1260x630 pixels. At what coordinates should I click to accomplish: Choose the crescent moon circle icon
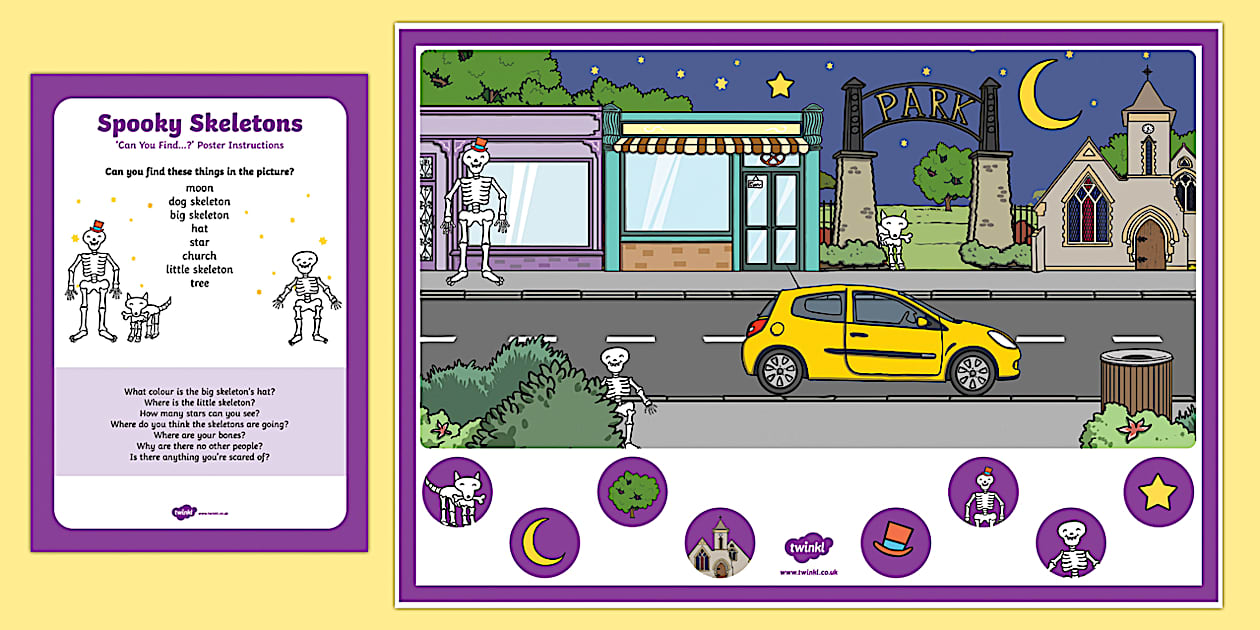point(544,543)
